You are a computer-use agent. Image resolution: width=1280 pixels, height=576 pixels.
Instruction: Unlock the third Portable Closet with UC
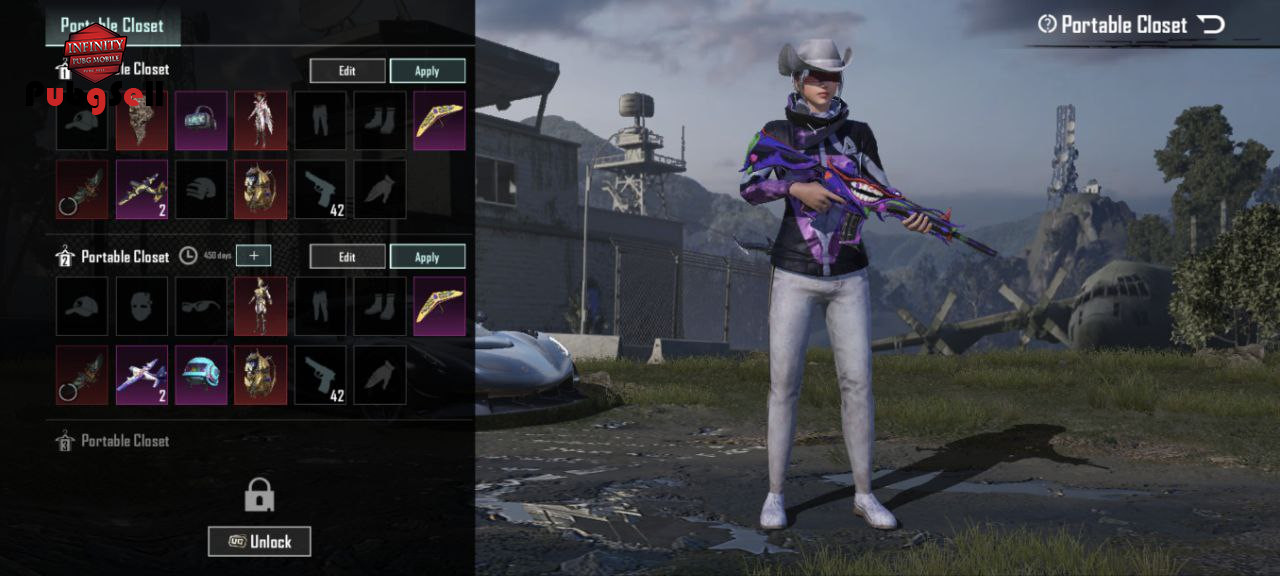[x=259, y=541]
